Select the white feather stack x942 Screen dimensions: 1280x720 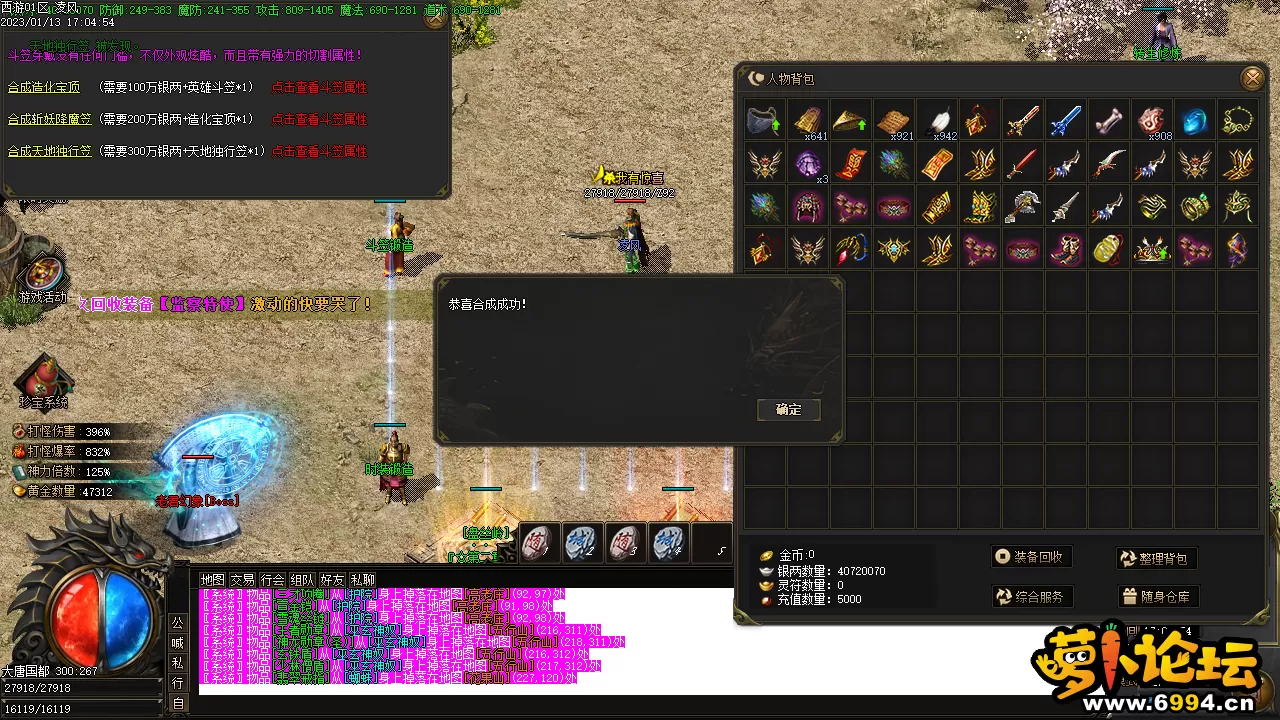937,121
